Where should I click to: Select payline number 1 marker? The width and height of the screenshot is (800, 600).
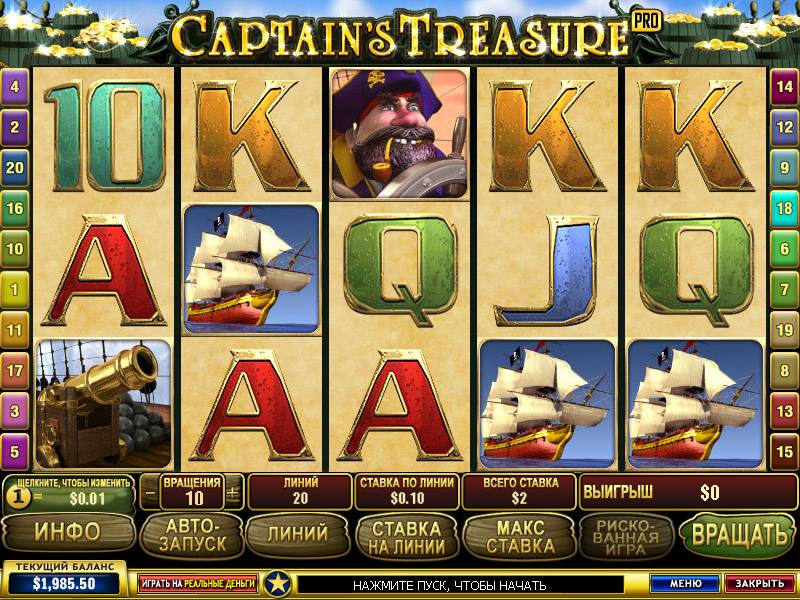[x=14, y=289]
